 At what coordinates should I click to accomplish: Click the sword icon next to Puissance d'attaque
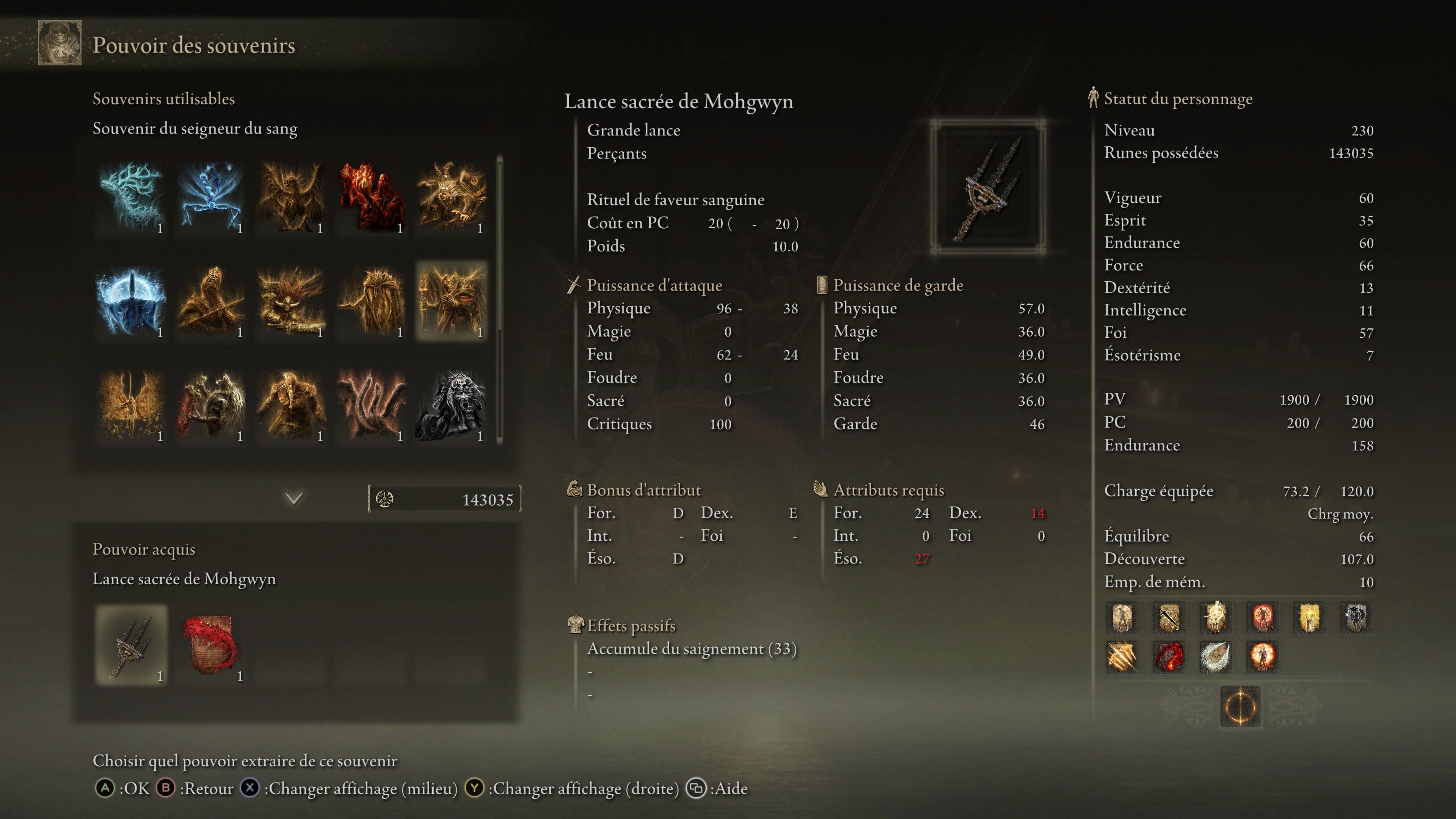574,285
